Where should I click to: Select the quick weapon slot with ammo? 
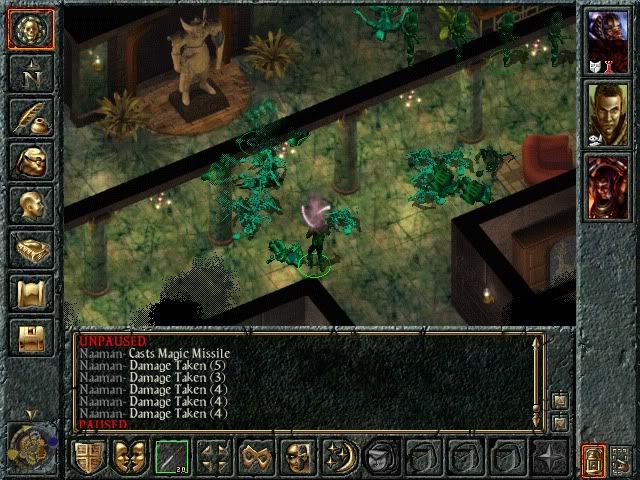172,457
